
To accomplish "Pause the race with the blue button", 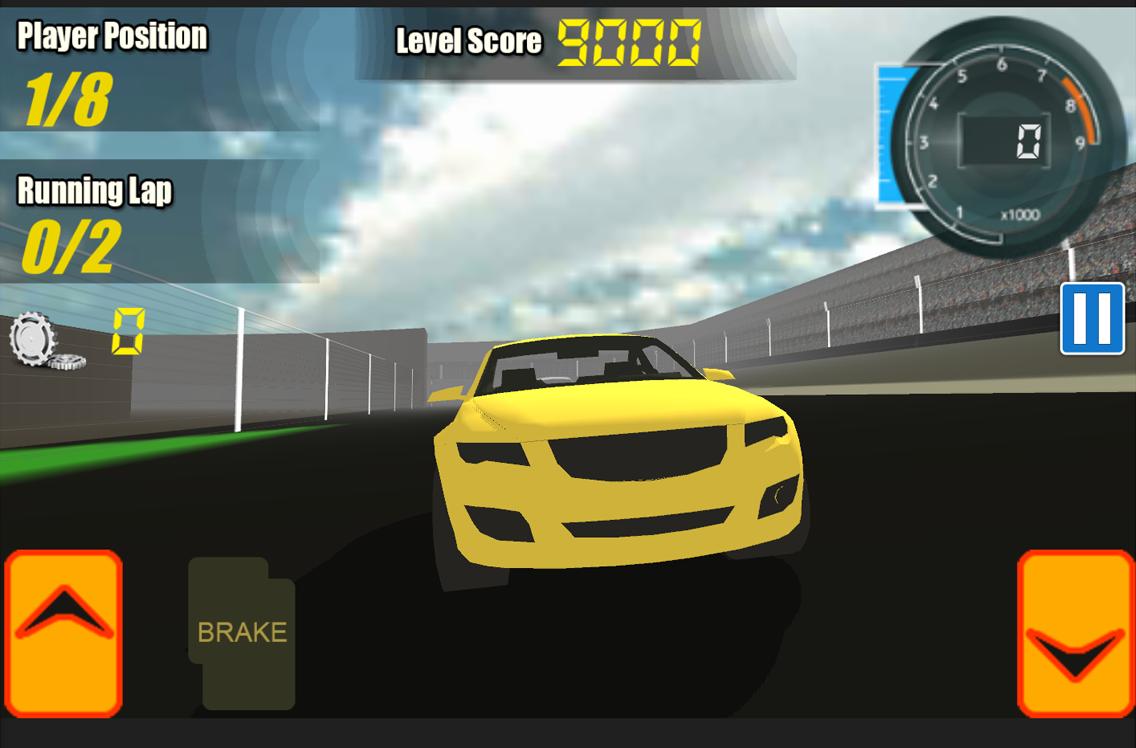I will (1092, 319).
